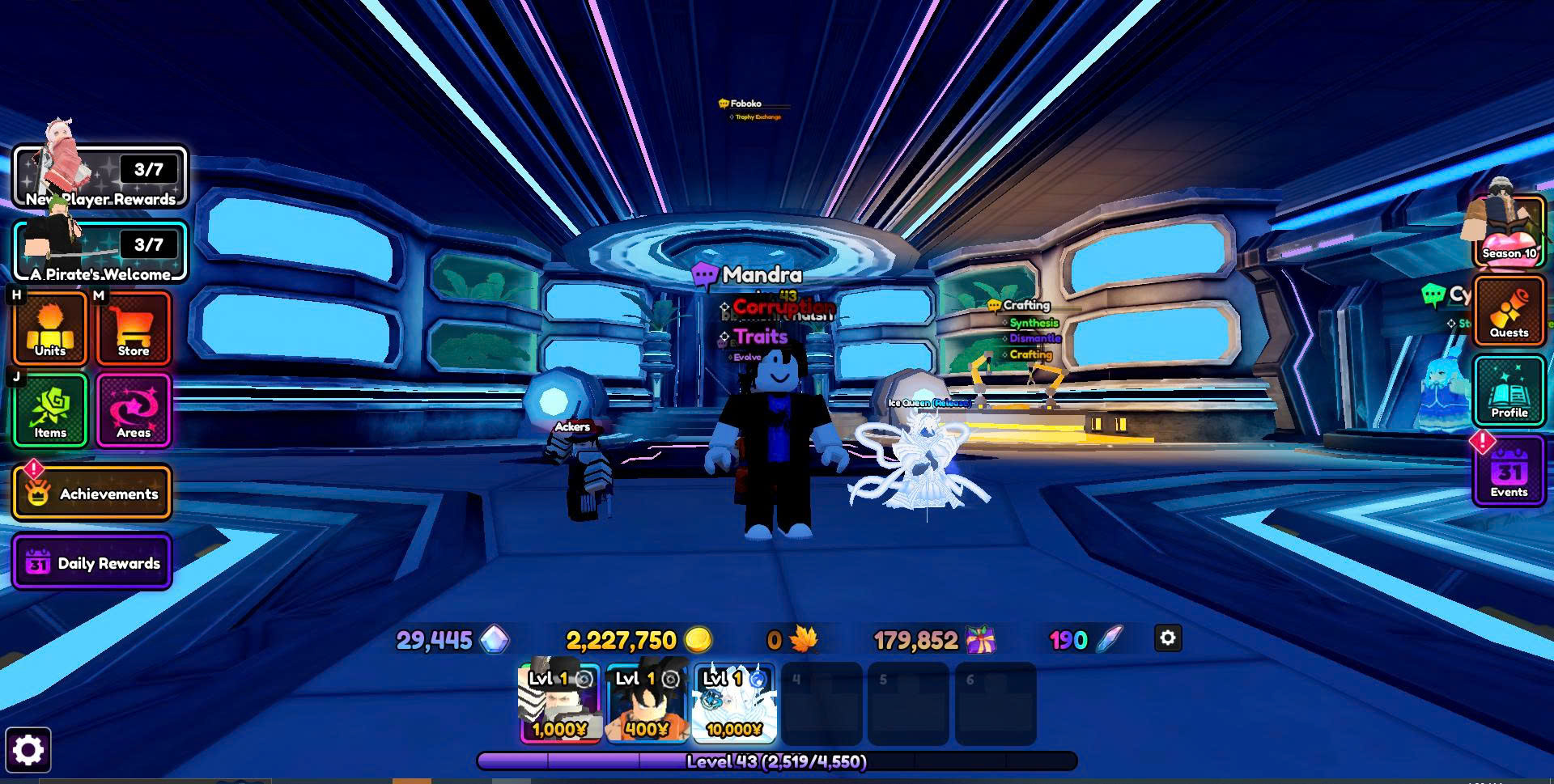The height and width of the screenshot is (784, 1554).
Task: Open the Units menu
Action: coord(50,328)
